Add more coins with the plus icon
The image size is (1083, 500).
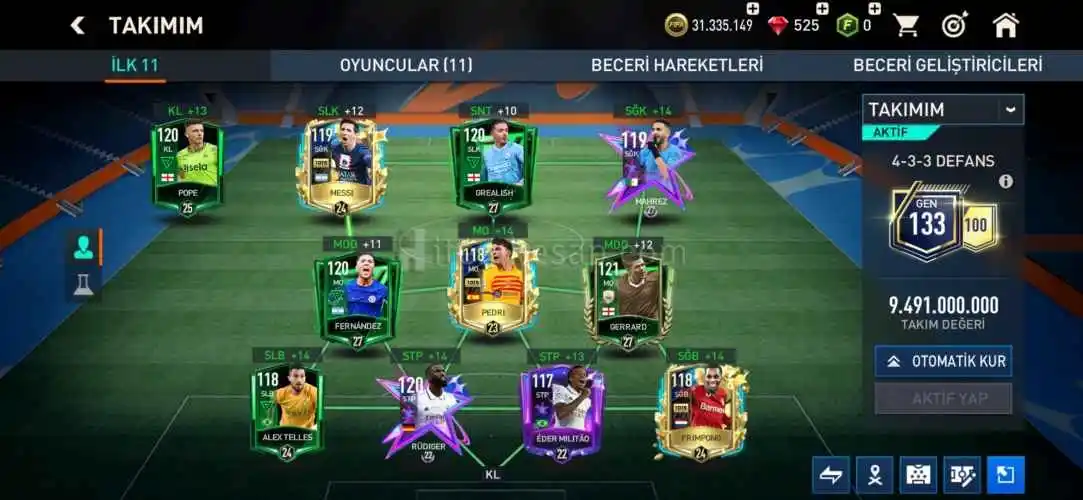753,9
